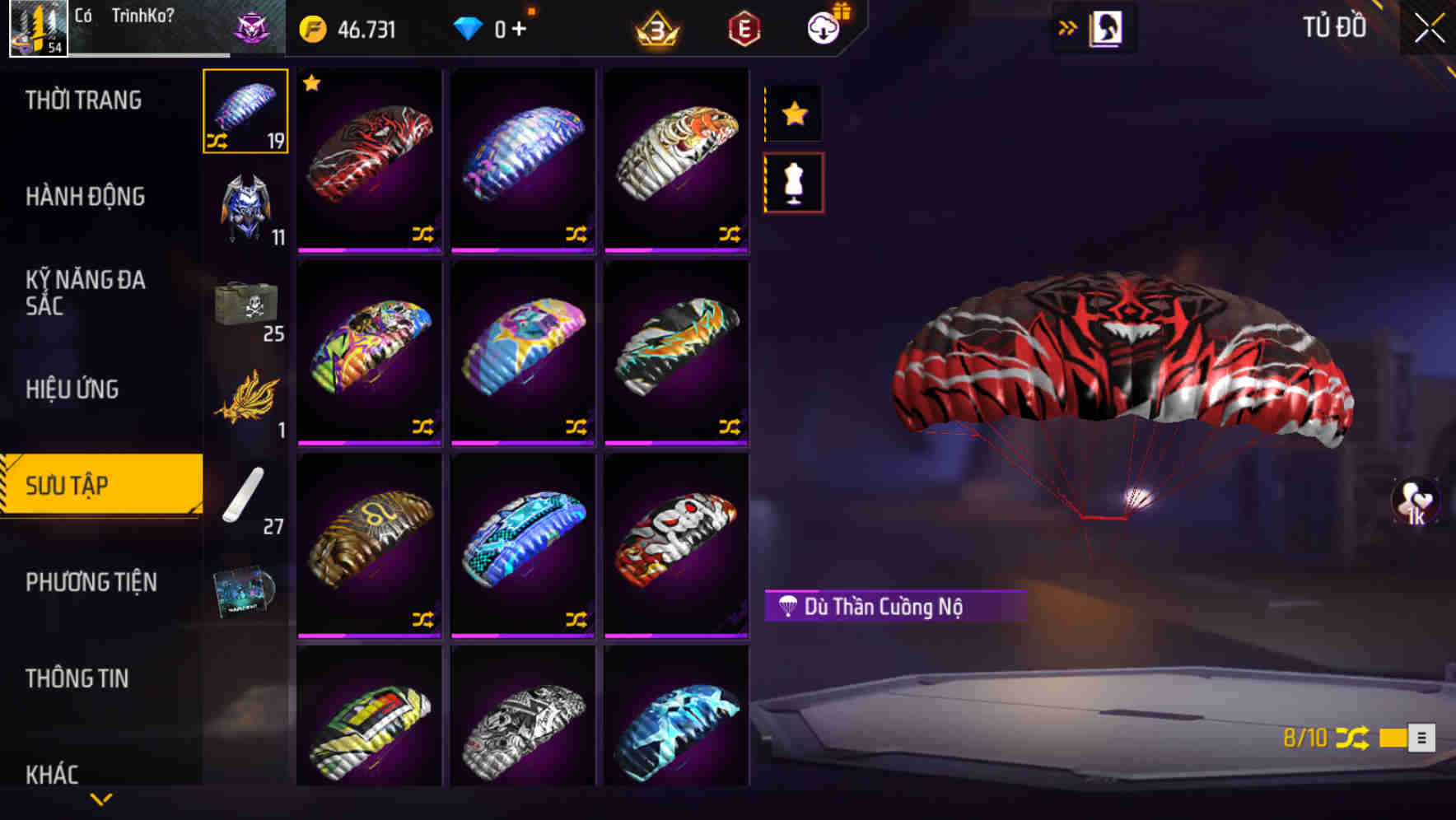Open the backpack category showing 11 items
The width and height of the screenshot is (1456, 820).
click(x=244, y=206)
